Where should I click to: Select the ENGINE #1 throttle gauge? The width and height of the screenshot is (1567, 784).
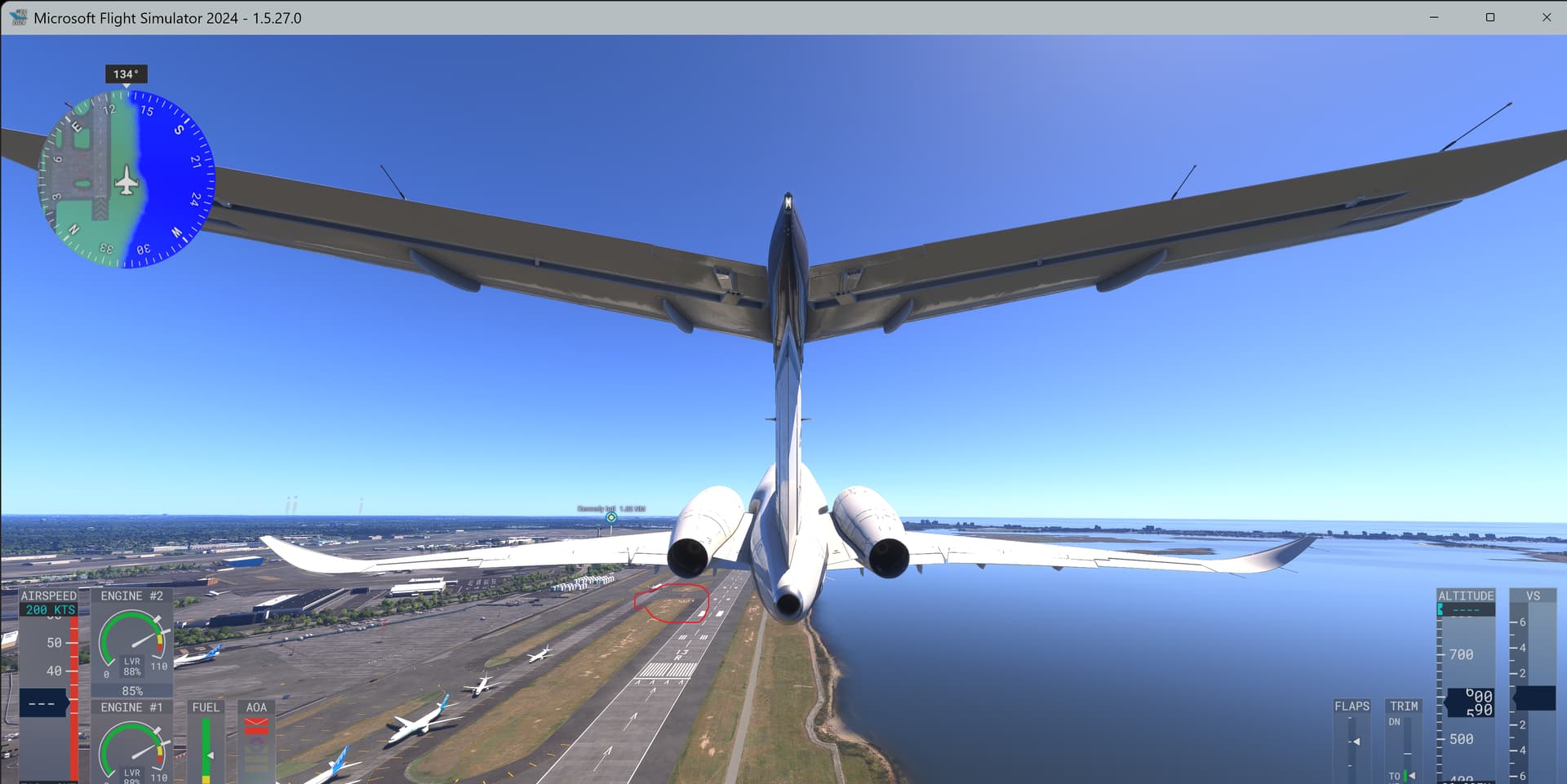(x=133, y=755)
